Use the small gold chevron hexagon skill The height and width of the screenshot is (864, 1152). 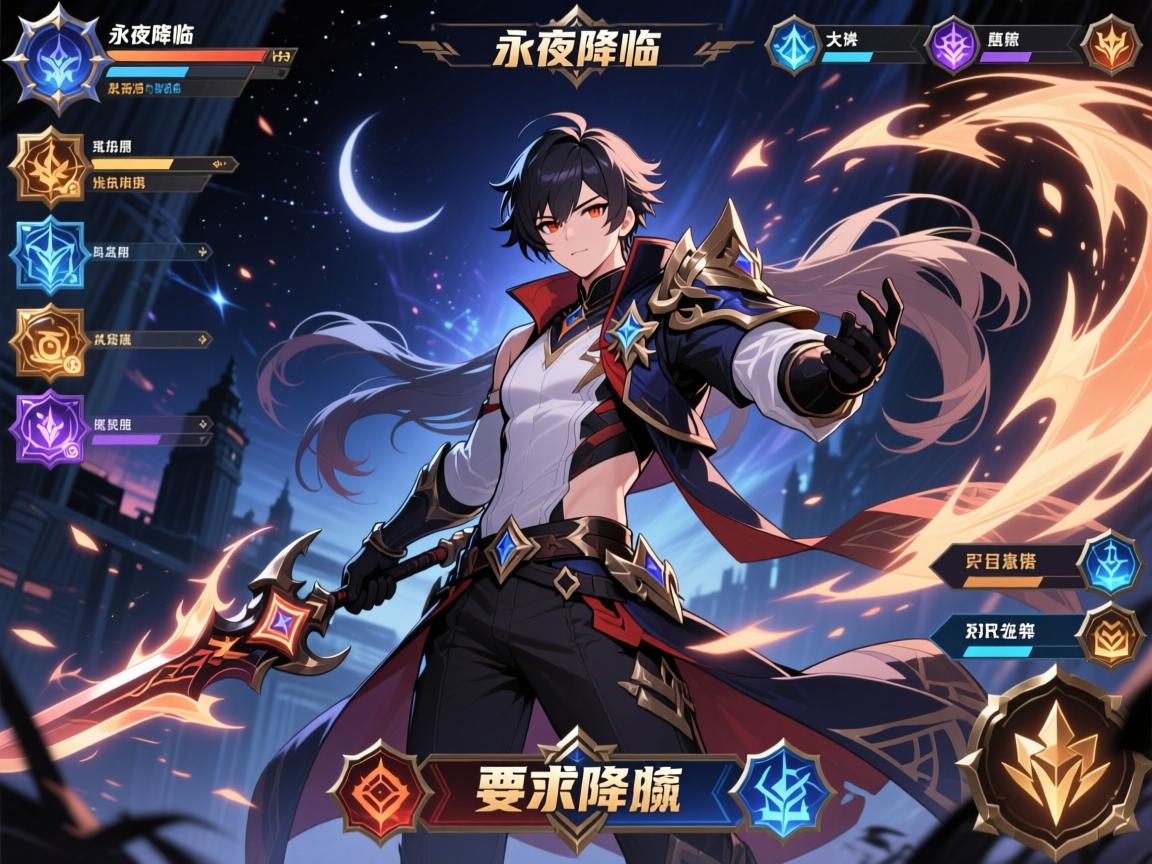[x=1112, y=636]
